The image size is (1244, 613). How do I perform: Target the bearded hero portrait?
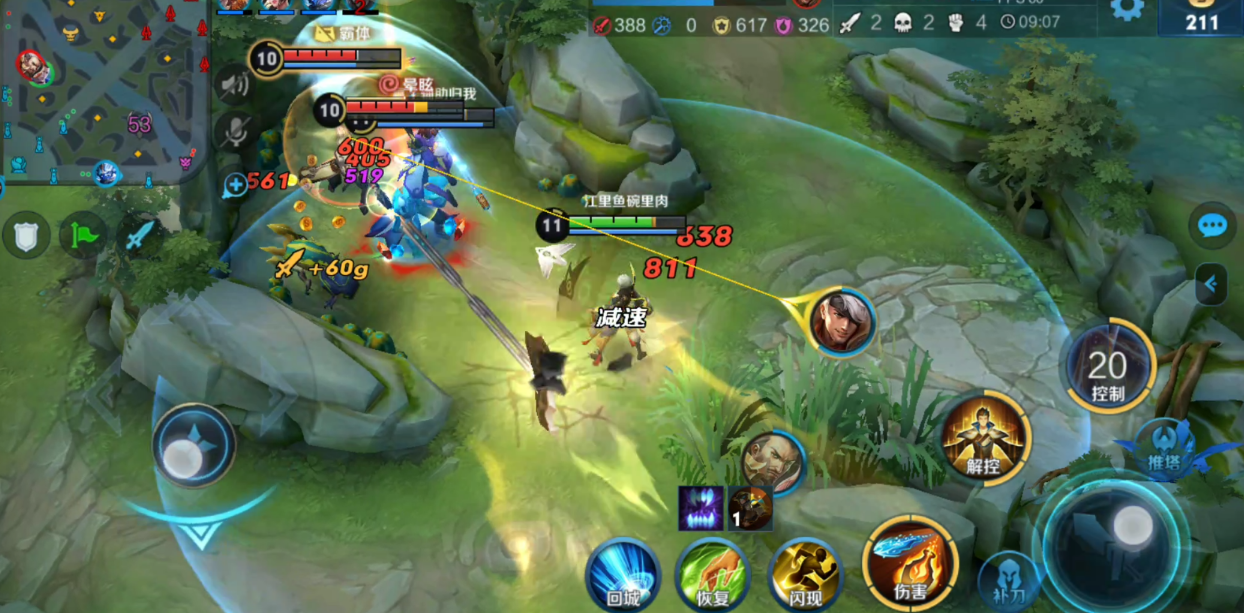[772, 463]
